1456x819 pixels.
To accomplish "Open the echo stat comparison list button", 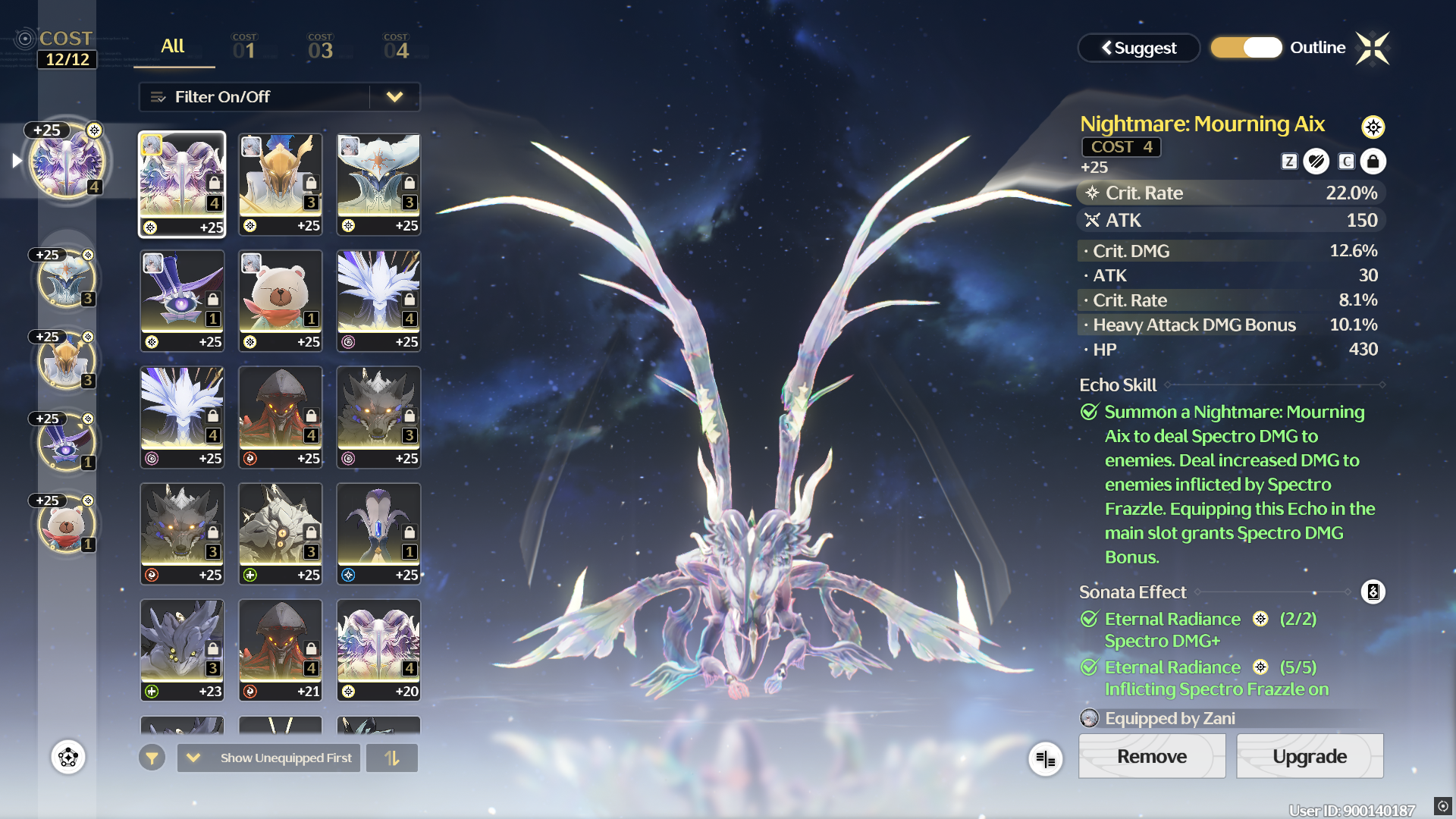I will click(1045, 758).
